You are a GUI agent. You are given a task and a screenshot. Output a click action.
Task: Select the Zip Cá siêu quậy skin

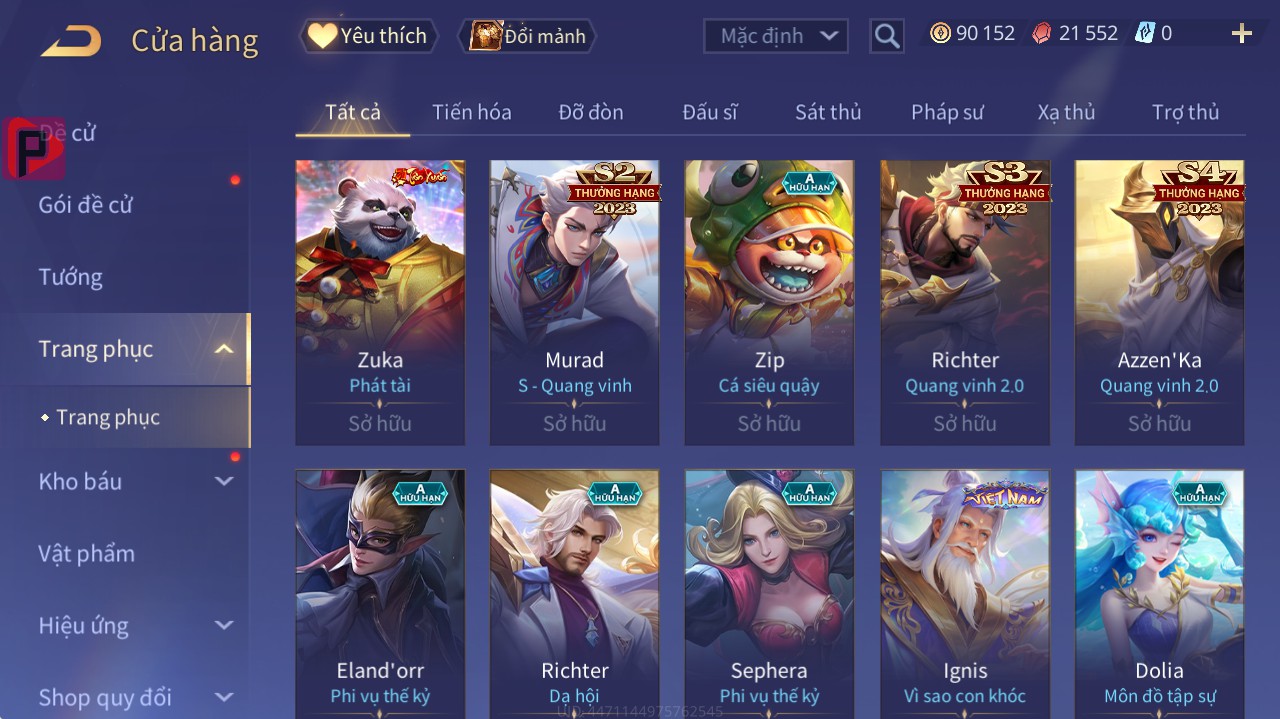click(769, 302)
